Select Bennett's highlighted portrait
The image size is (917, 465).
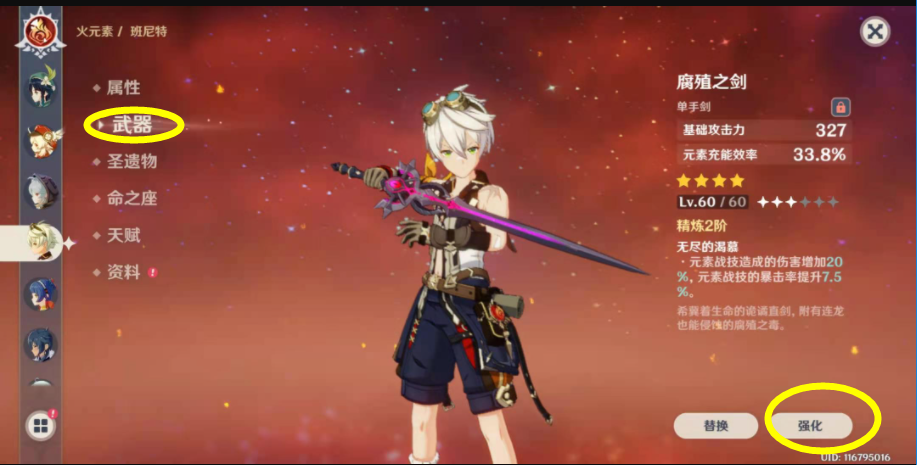pos(41,241)
